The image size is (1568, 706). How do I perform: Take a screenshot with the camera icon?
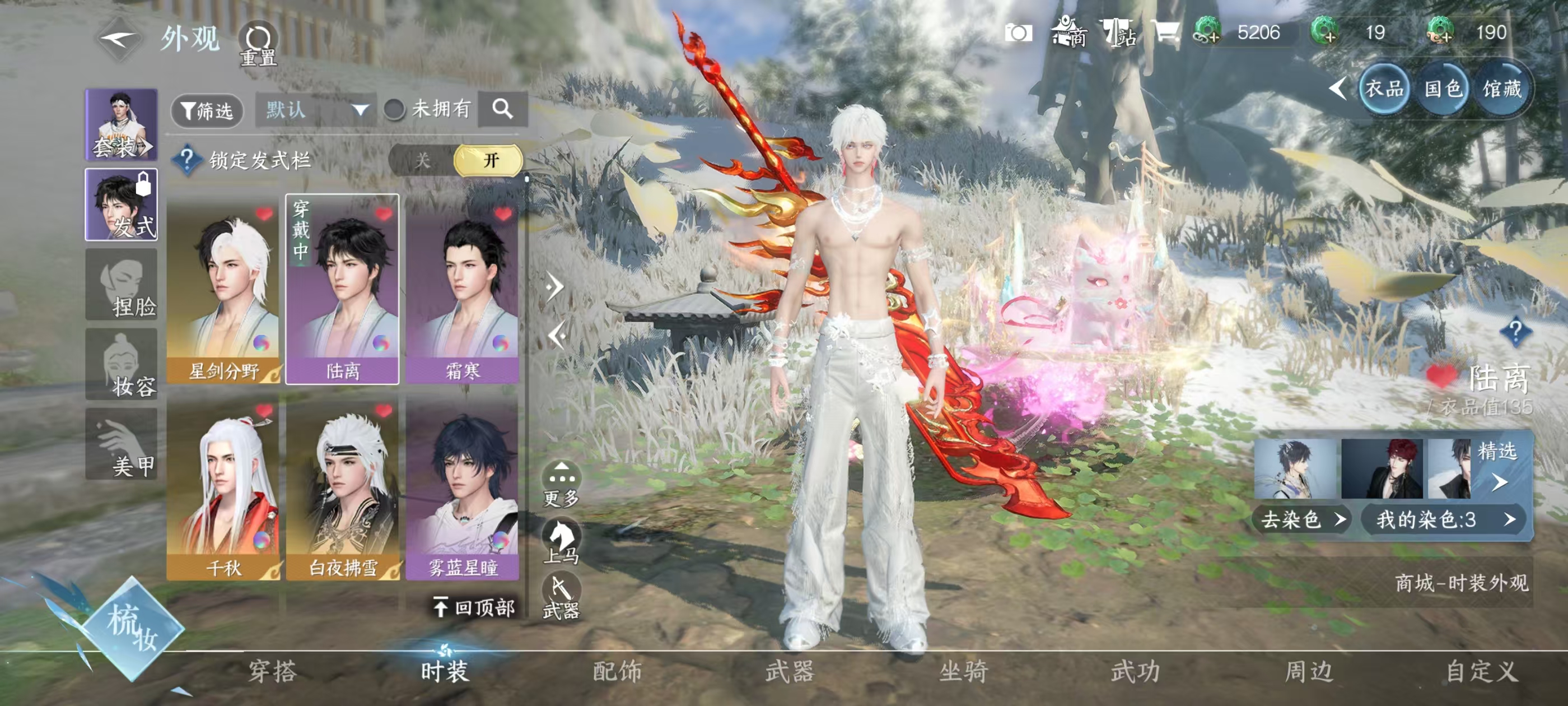[x=1018, y=33]
